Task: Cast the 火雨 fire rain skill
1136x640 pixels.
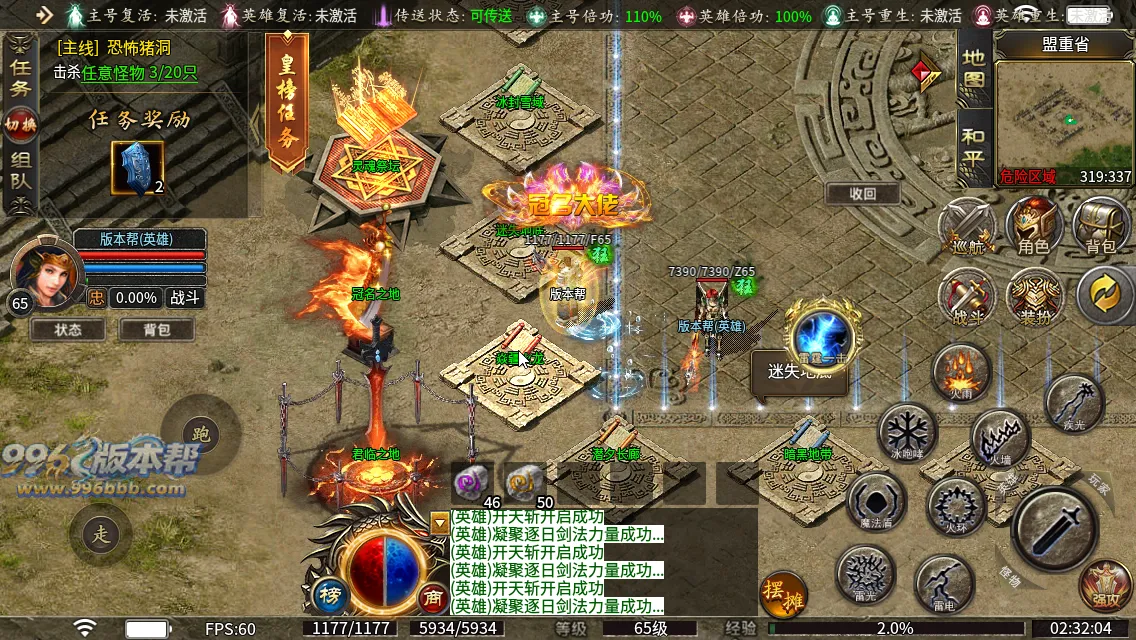Action: [961, 371]
